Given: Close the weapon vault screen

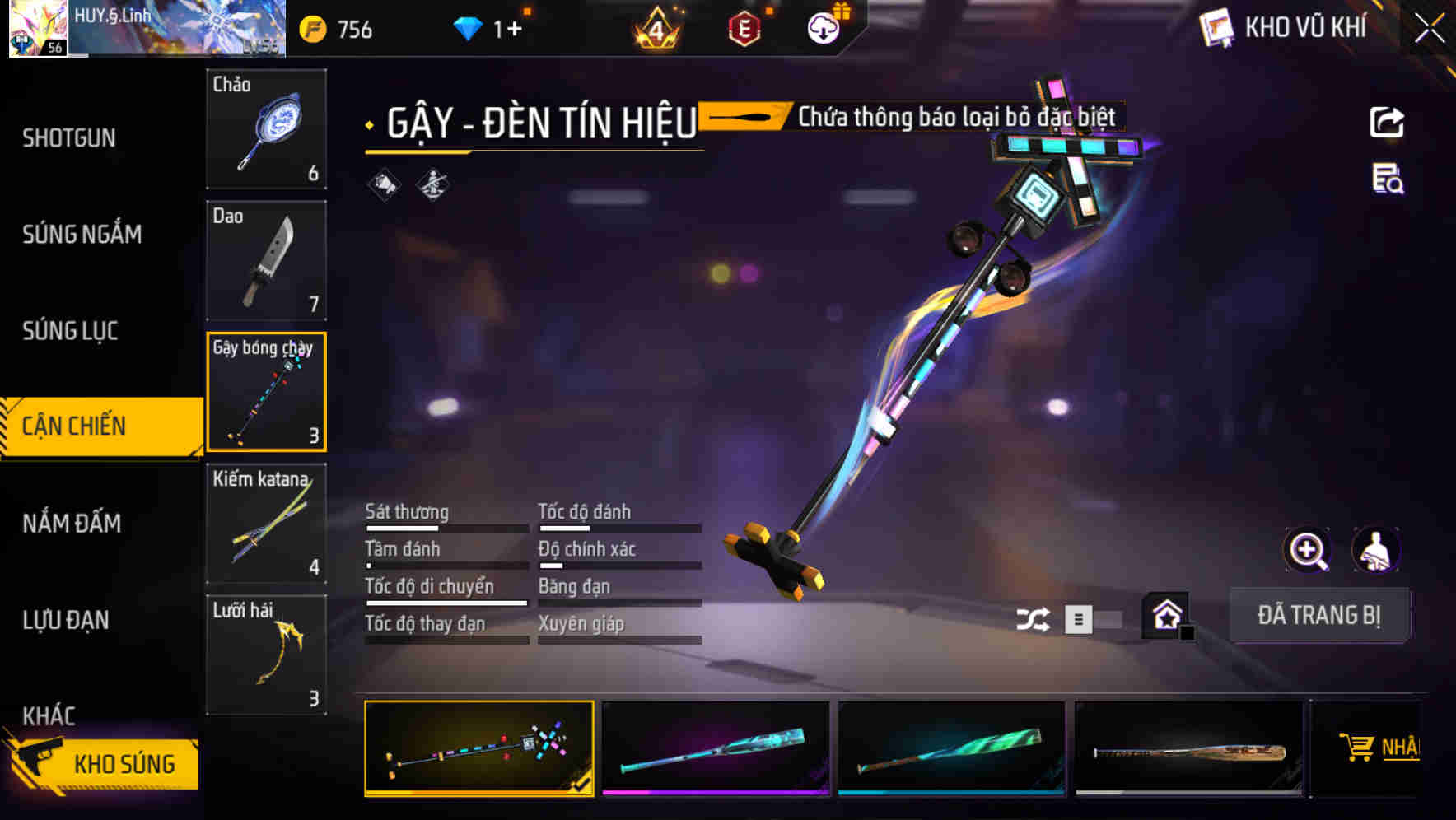Looking at the screenshot, I should click(x=1430, y=29).
